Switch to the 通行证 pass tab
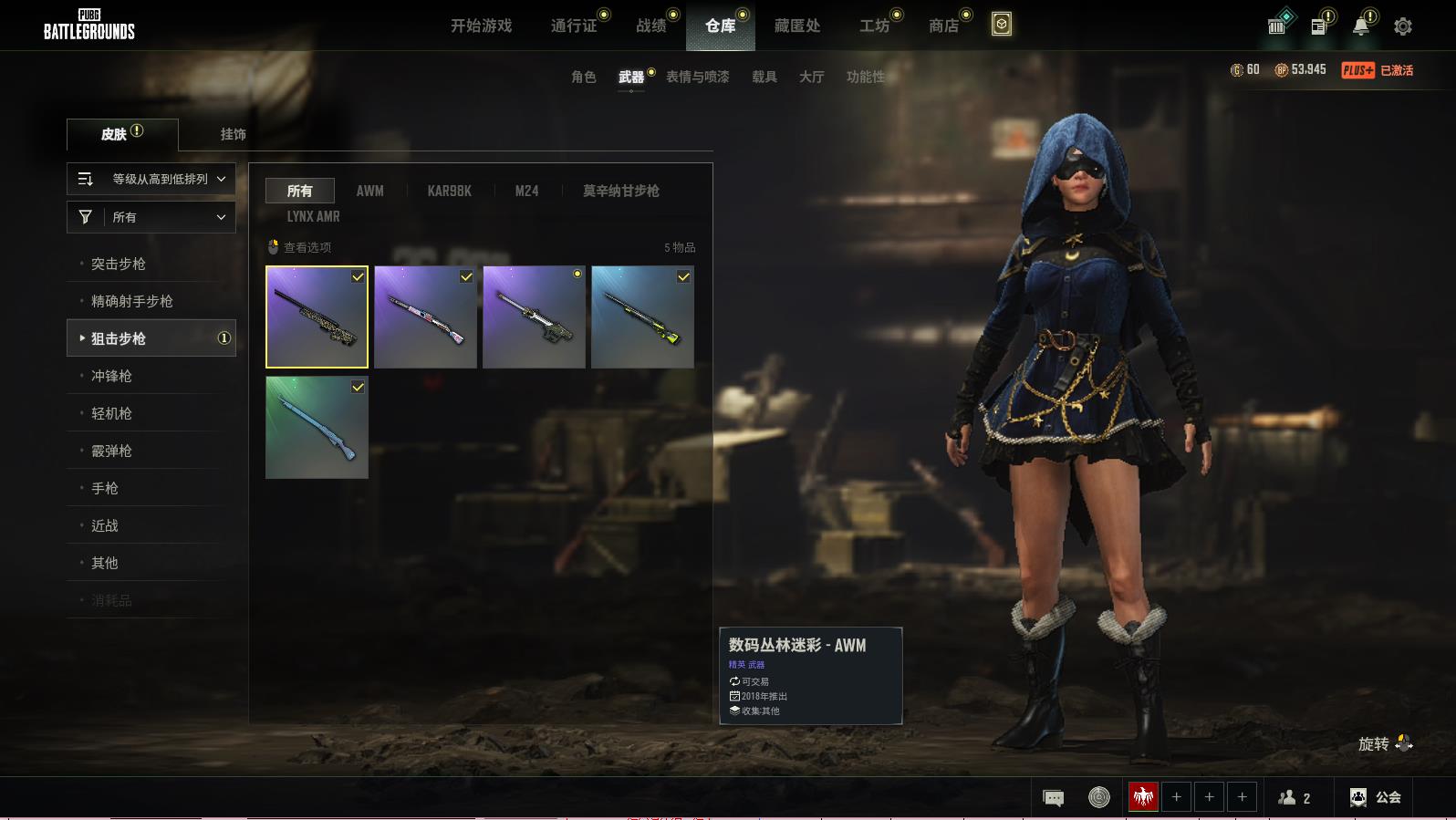Screen dimensions: 1456x820 574,26
